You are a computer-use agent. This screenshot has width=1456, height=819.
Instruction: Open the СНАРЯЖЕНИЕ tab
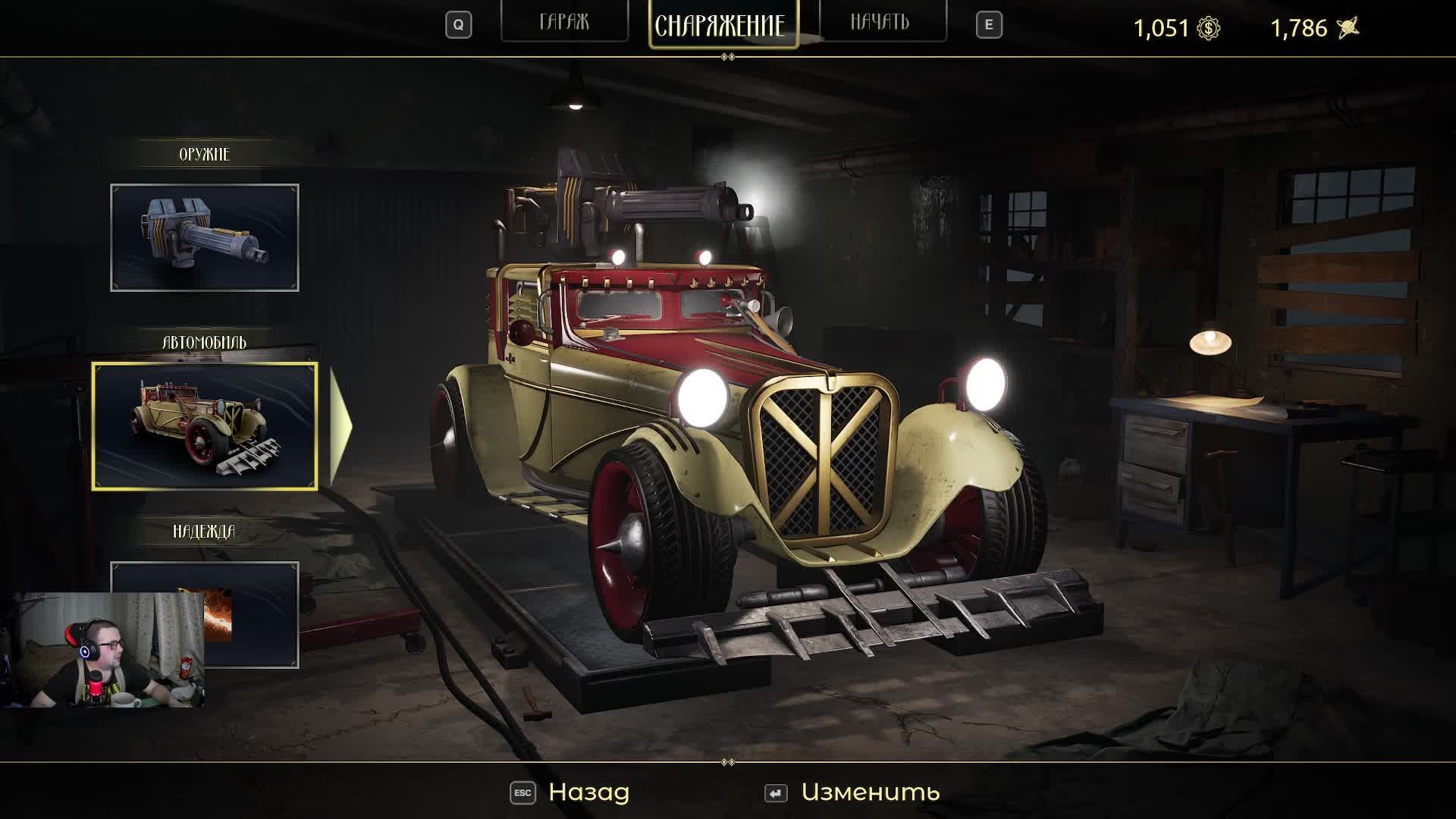point(723,25)
